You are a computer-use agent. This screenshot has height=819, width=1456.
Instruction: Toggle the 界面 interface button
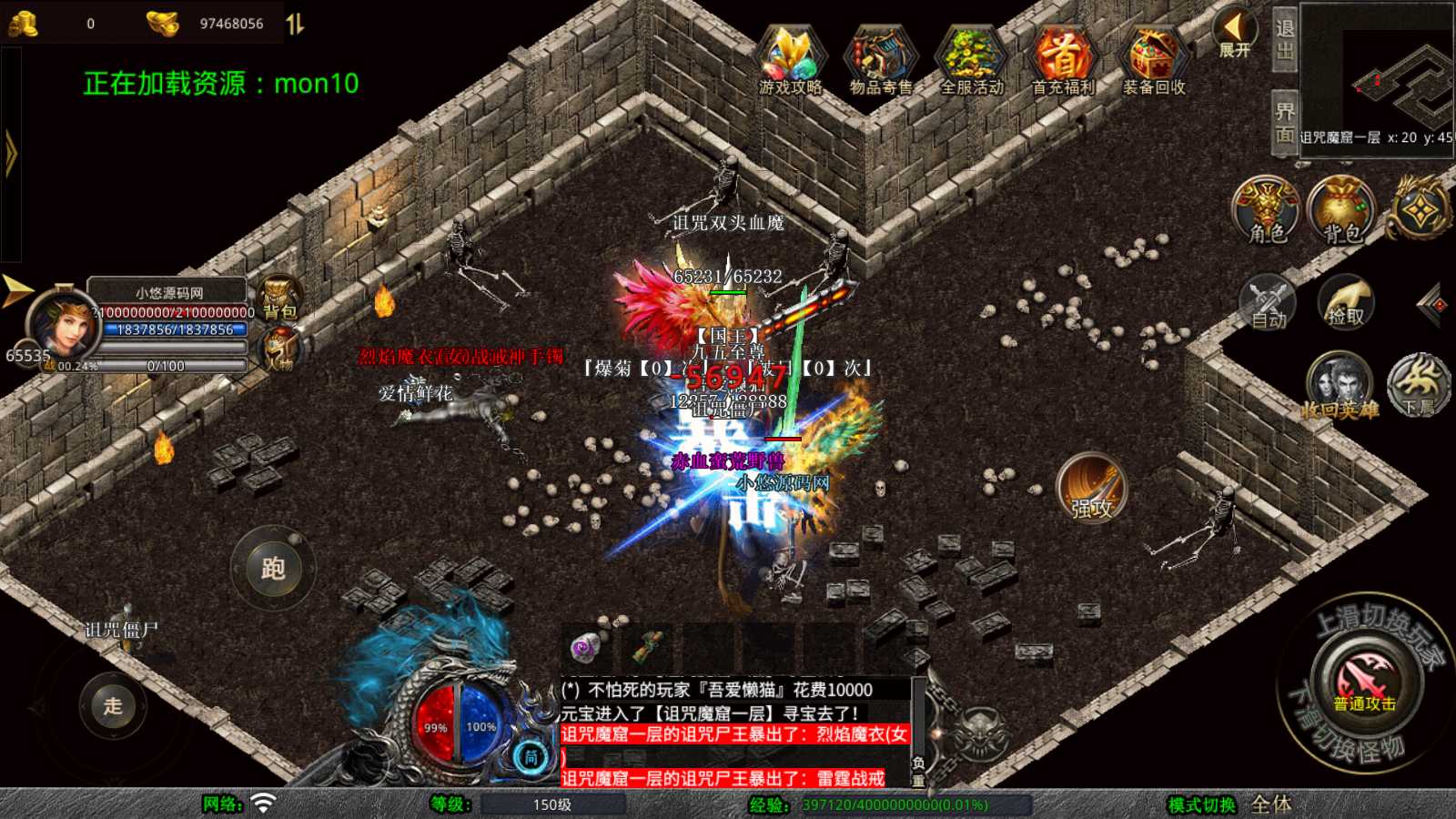tap(1284, 123)
